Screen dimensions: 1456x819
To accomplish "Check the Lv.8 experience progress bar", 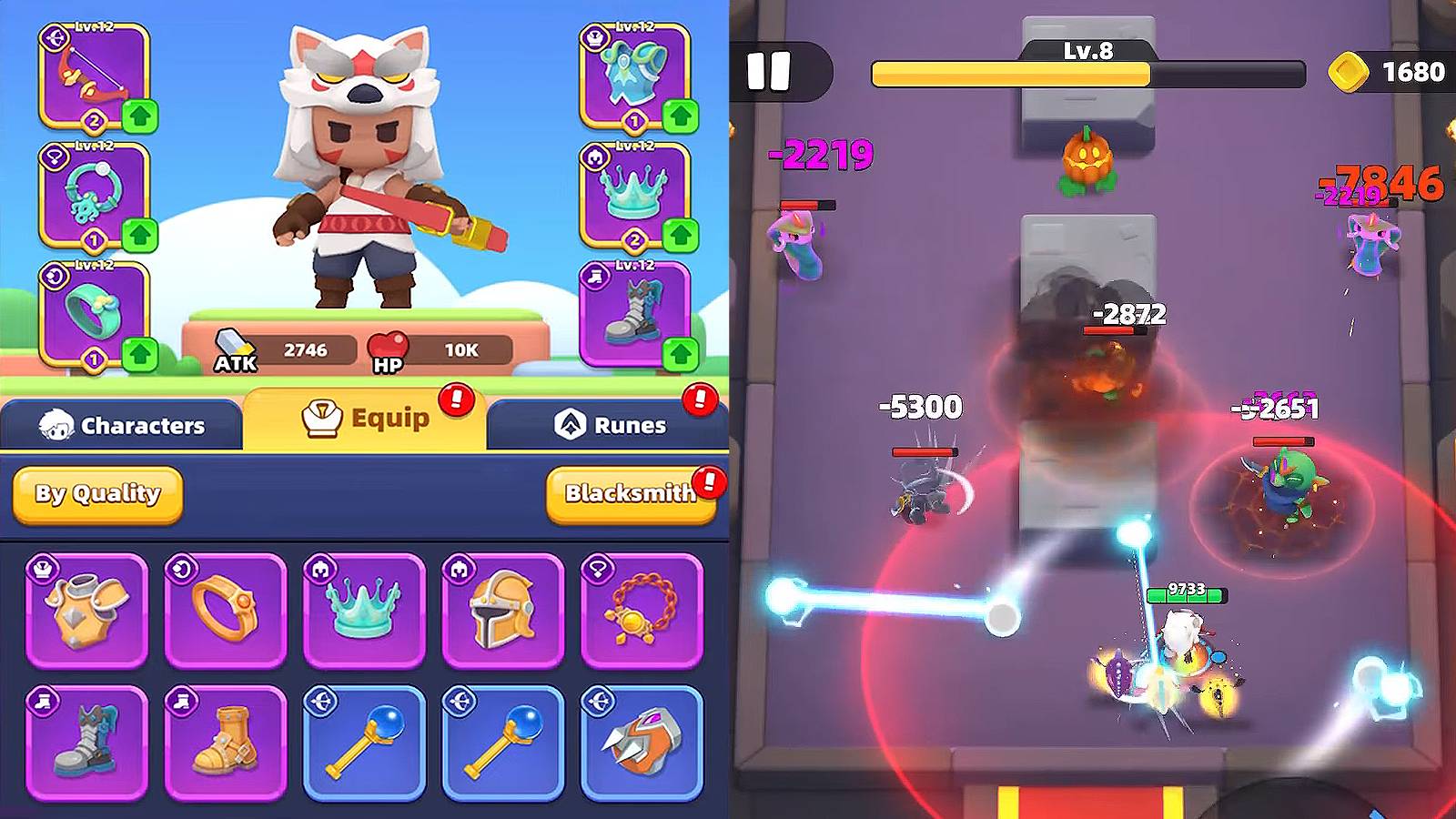I will 1087,71.
